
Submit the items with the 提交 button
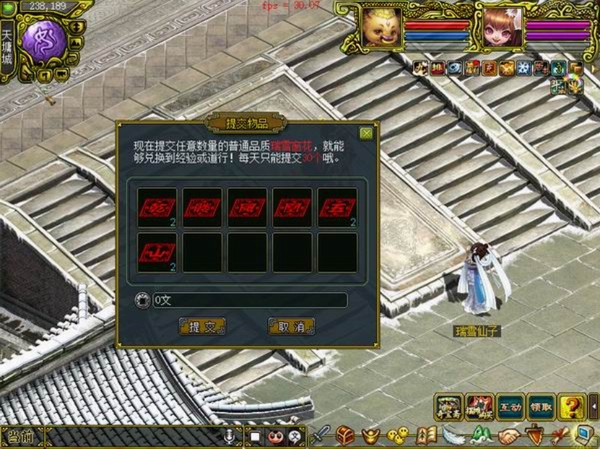point(201,326)
